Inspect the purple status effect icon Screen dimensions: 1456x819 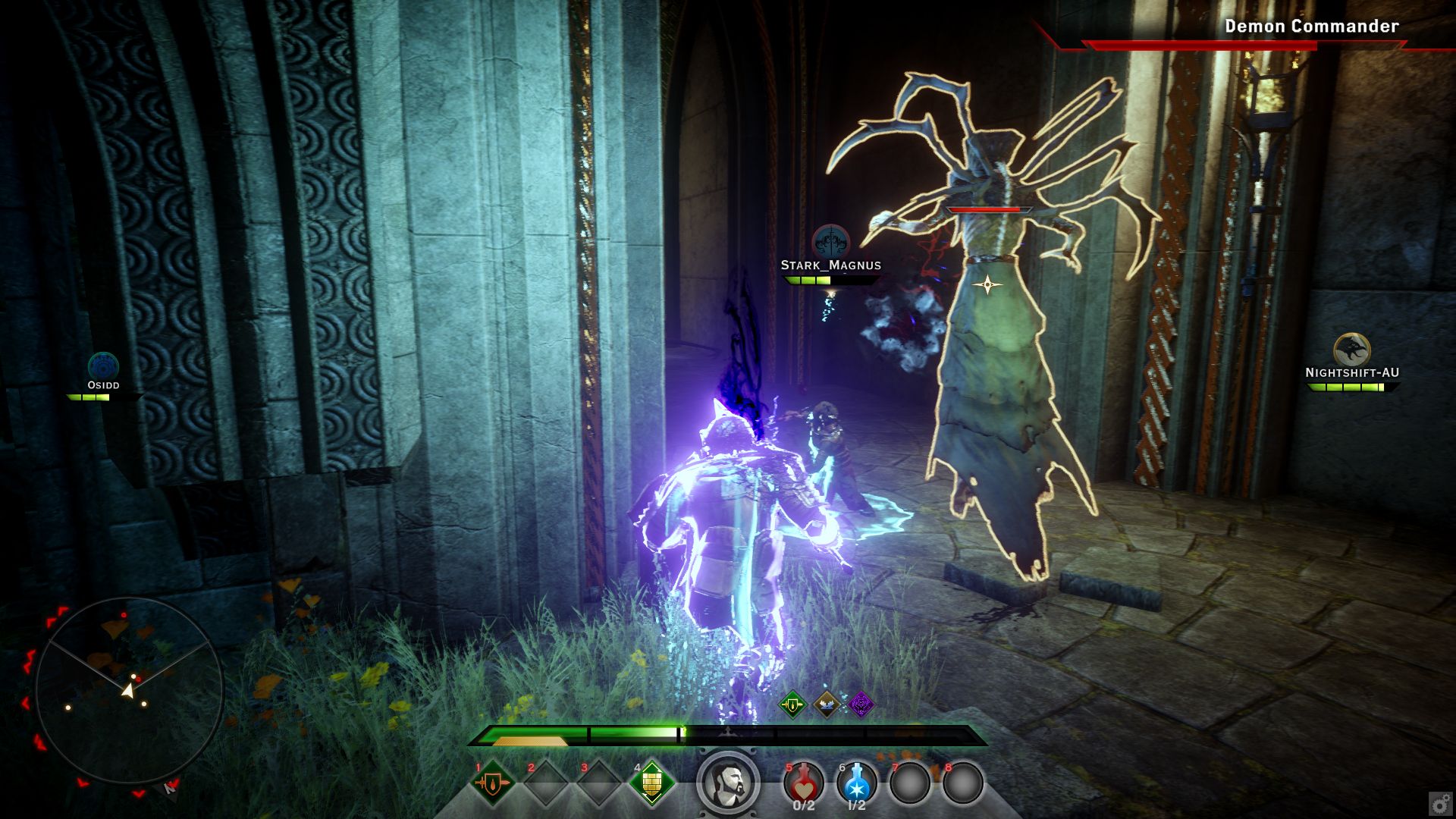(861, 705)
